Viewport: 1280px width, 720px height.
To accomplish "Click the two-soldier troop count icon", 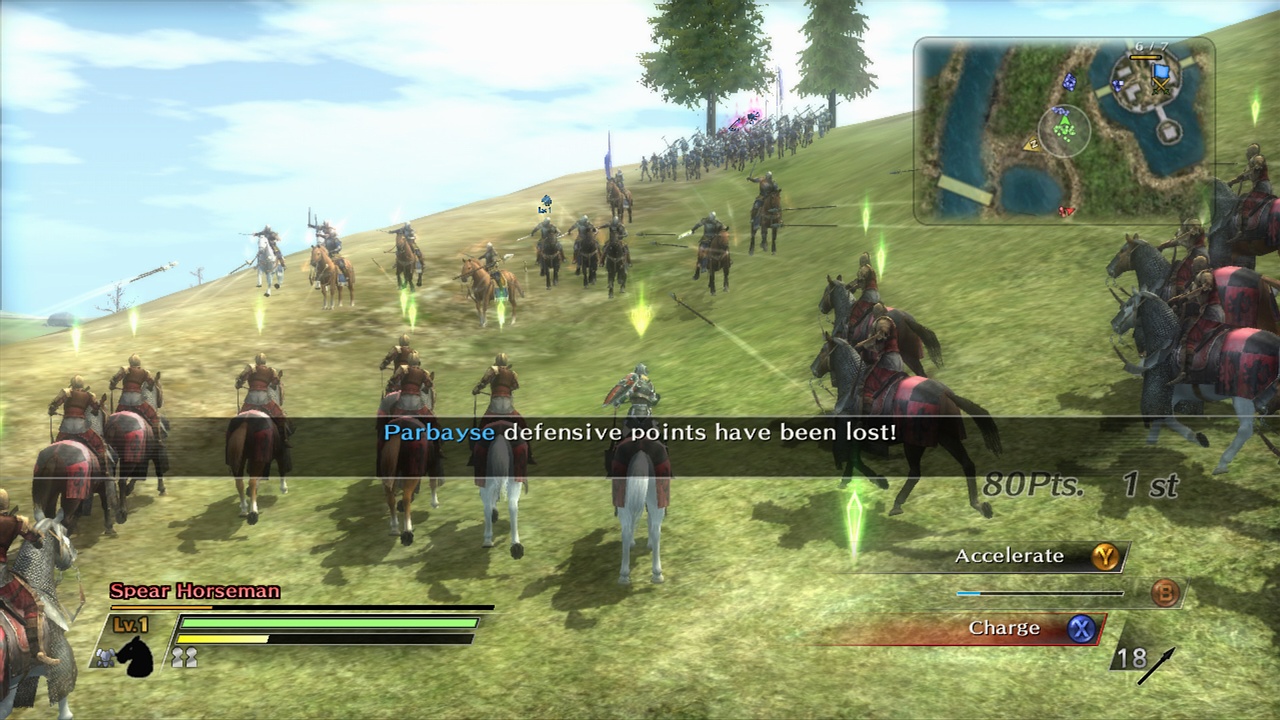I will (185, 657).
